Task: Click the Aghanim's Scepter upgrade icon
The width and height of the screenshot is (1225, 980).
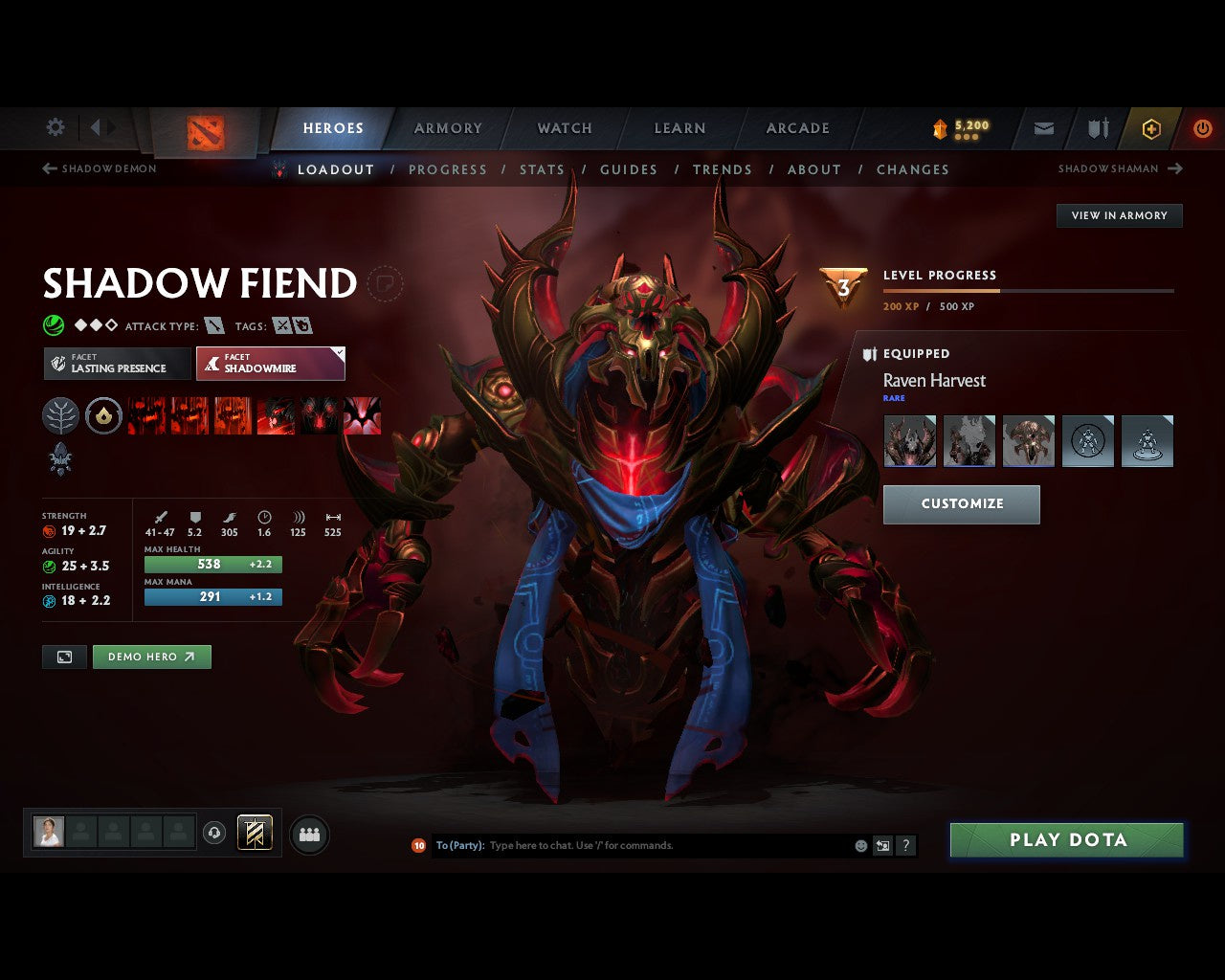Action: point(61,460)
